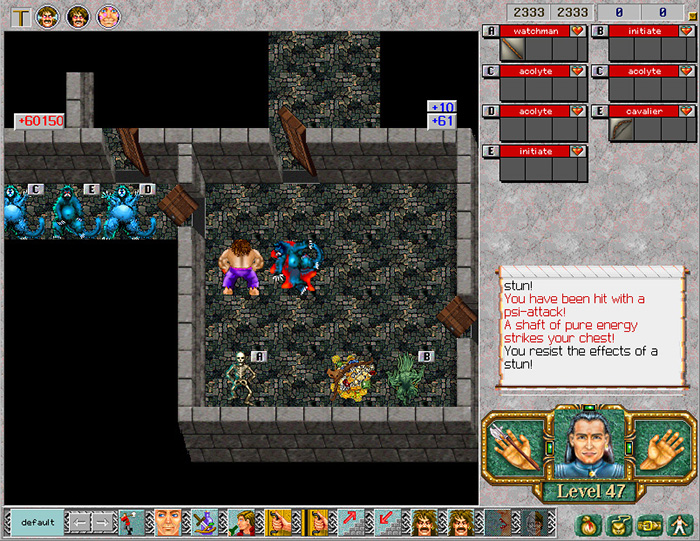Select the cavalier target panel
700x541 pixels.
click(644, 111)
